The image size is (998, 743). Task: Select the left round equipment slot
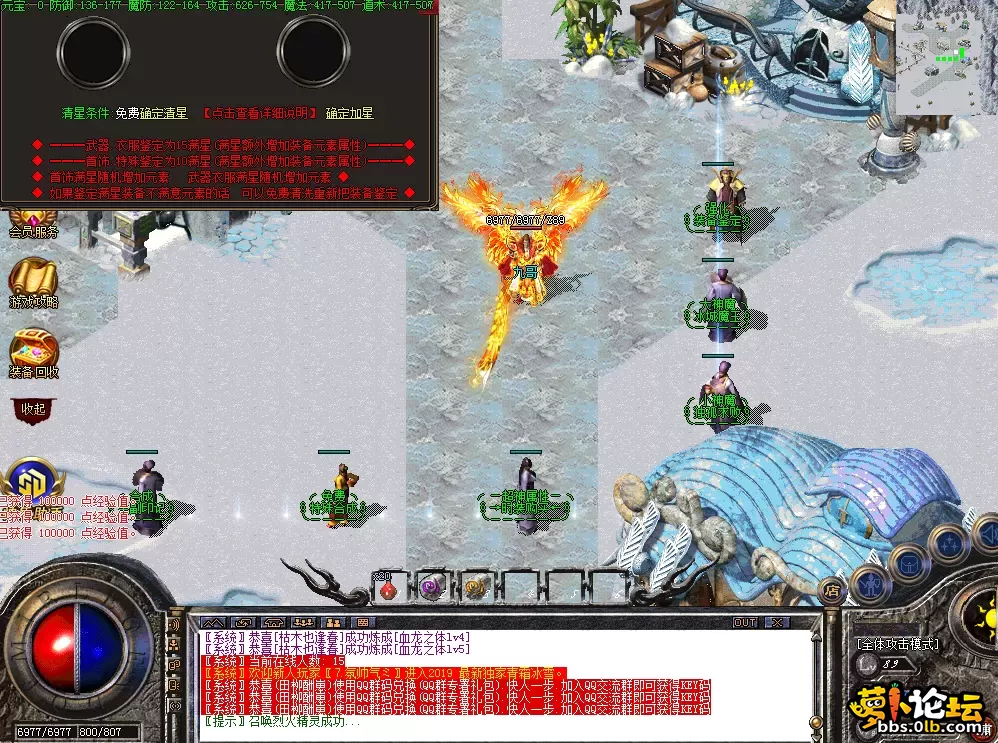pyautogui.click(x=93, y=50)
